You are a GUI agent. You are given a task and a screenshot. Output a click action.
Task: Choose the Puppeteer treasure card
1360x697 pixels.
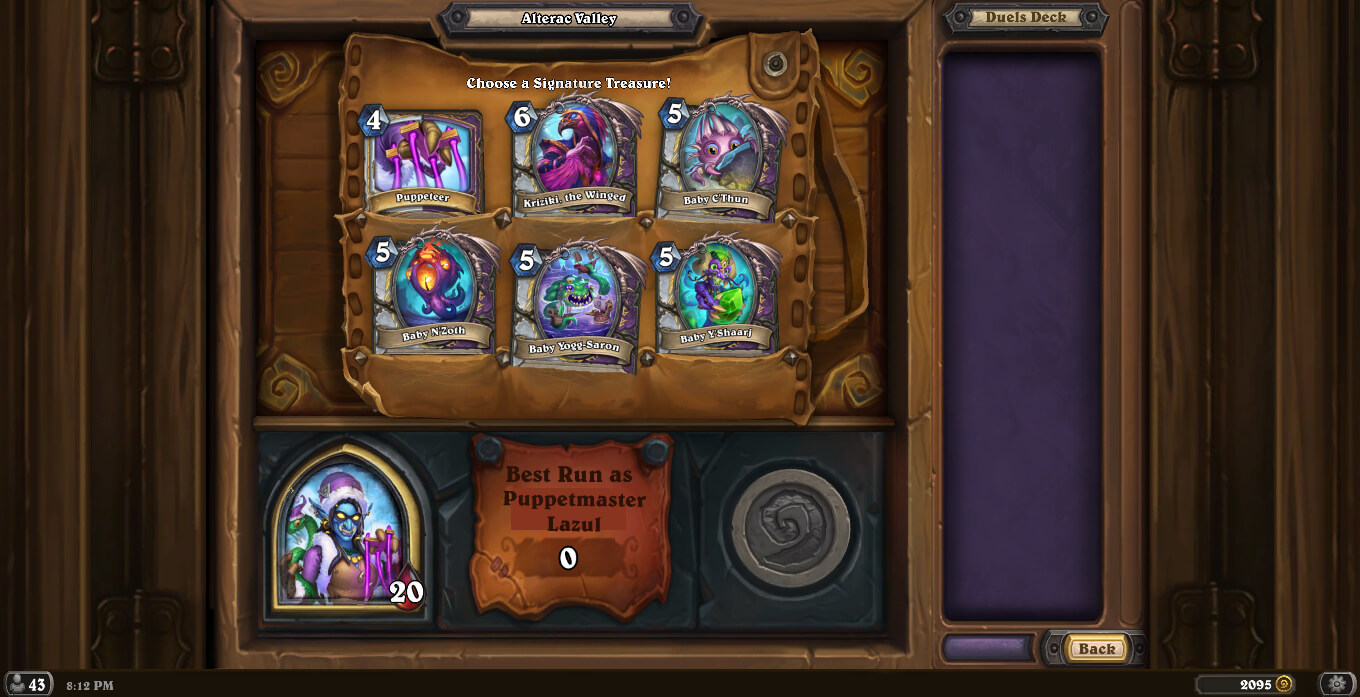tap(423, 161)
